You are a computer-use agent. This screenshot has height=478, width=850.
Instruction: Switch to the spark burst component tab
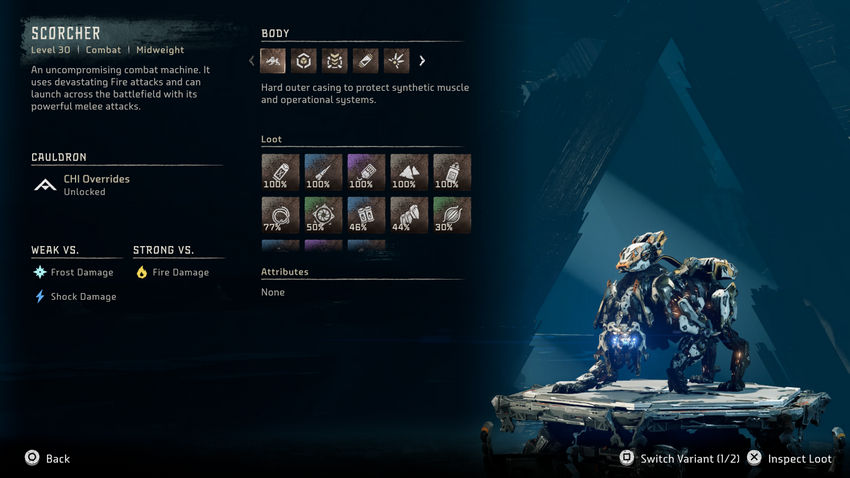[397, 61]
